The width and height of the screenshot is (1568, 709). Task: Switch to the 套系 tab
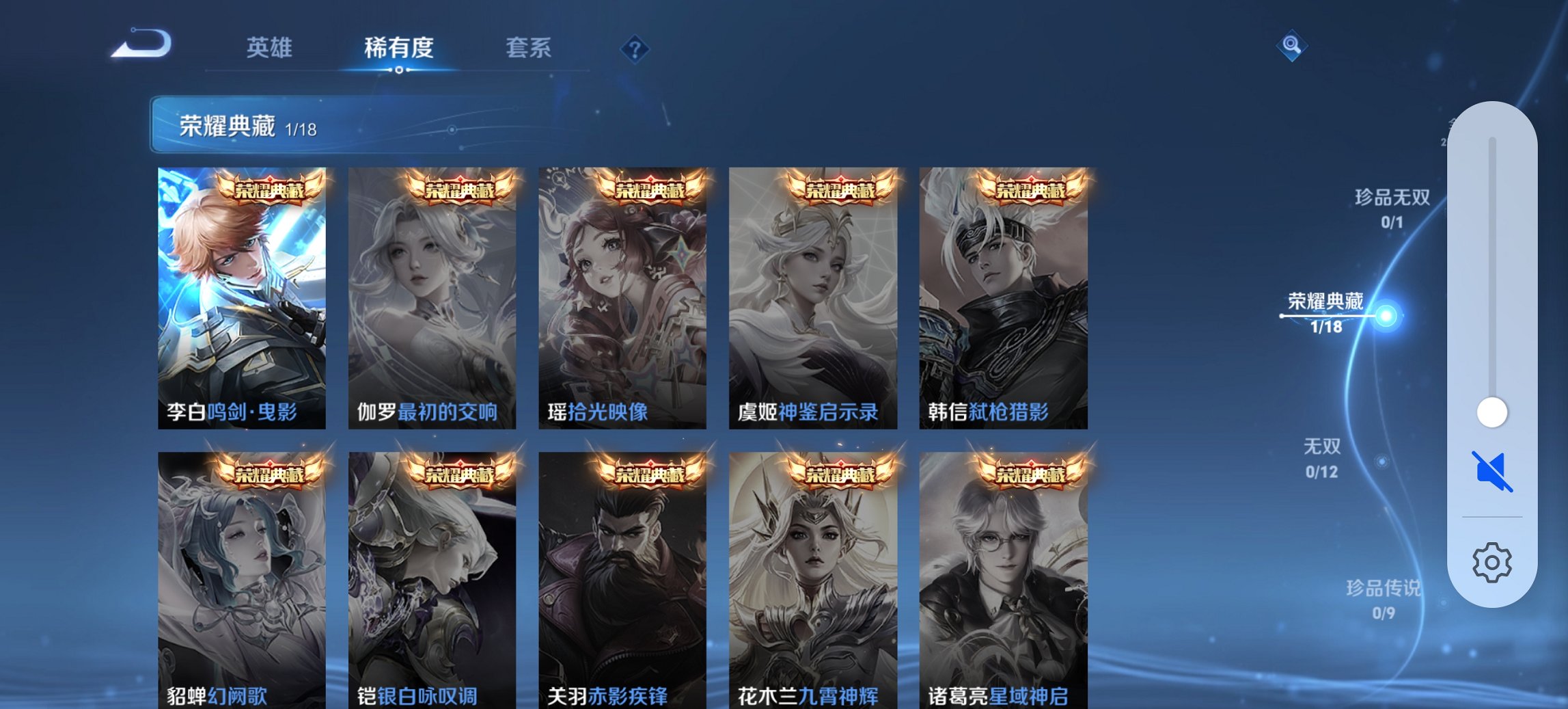(529, 48)
